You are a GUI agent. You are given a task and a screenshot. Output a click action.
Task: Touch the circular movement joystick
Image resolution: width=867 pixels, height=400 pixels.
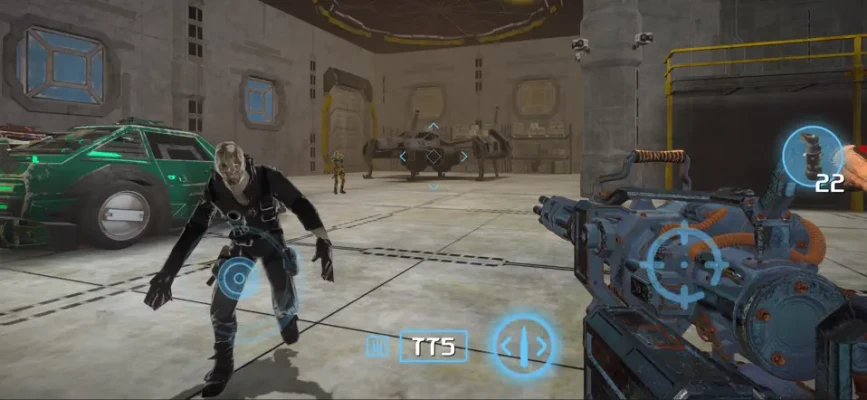click(240, 276)
